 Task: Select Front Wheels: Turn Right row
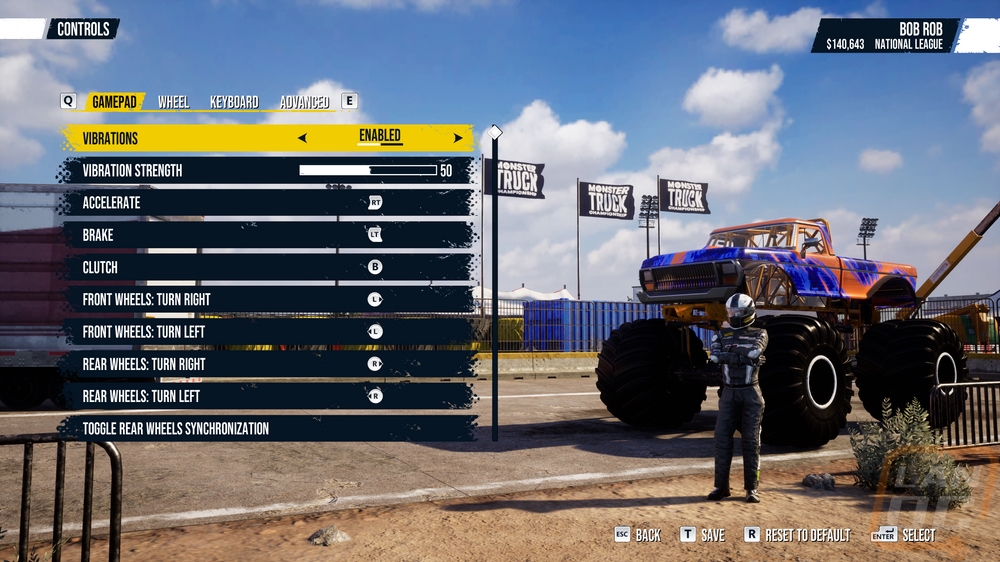(268, 299)
